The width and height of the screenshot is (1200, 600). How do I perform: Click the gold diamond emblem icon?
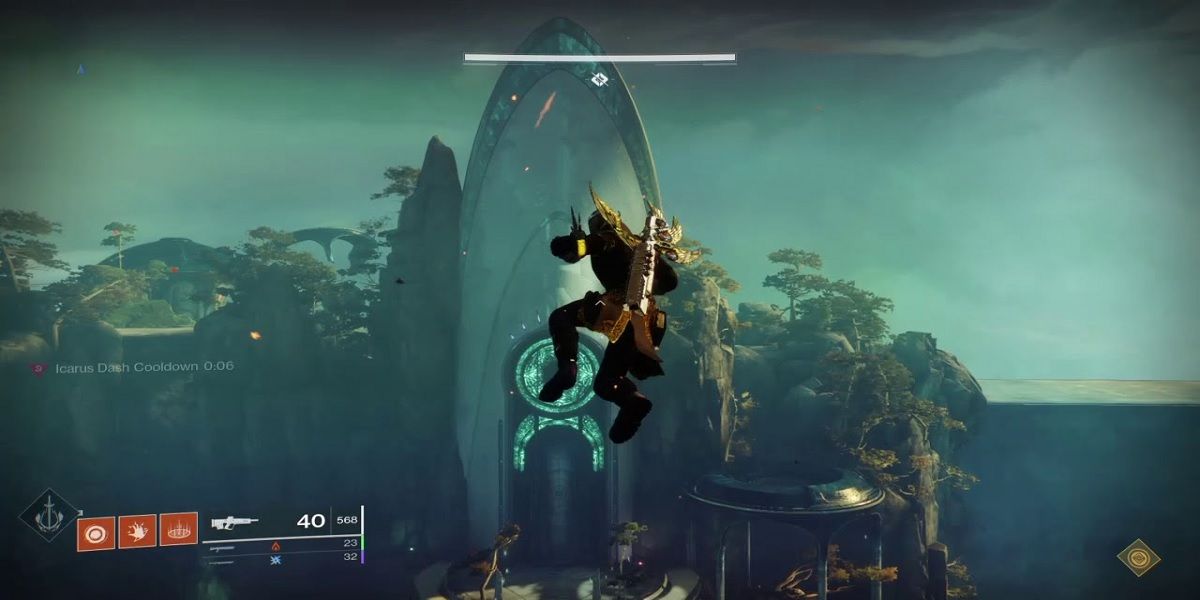[x=1138, y=557]
